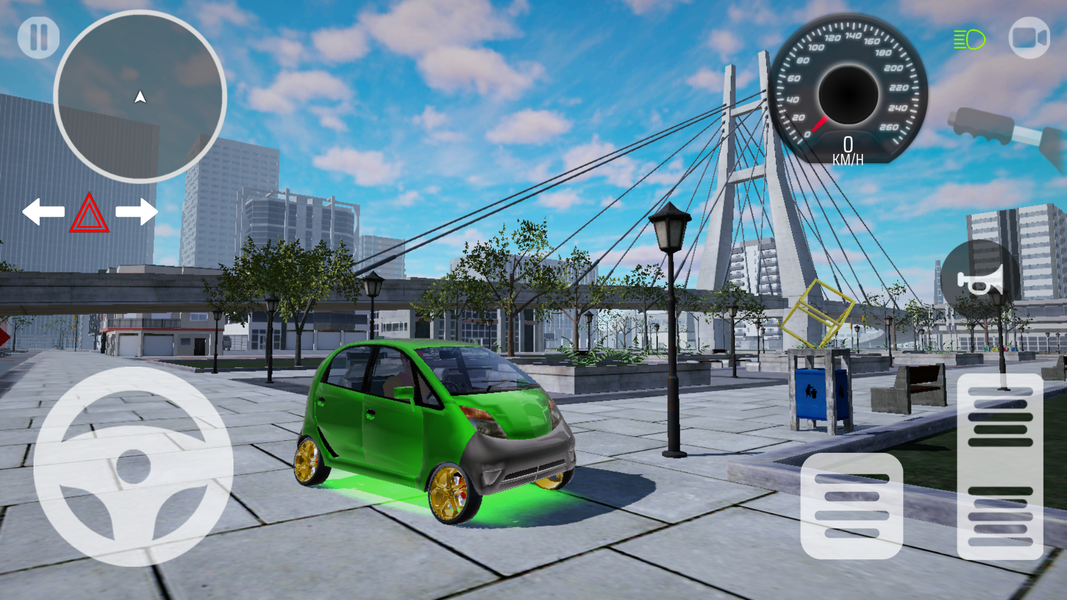Step on the brake pedal
This screenshot has width=1067, height=600.
[x=851, y=505]
